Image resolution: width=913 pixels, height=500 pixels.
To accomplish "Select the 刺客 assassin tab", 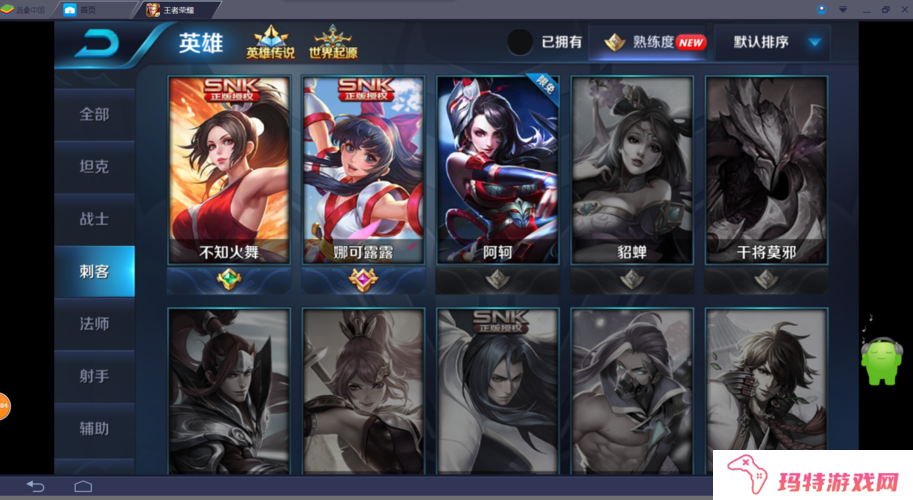I will [x=94, y=271].
